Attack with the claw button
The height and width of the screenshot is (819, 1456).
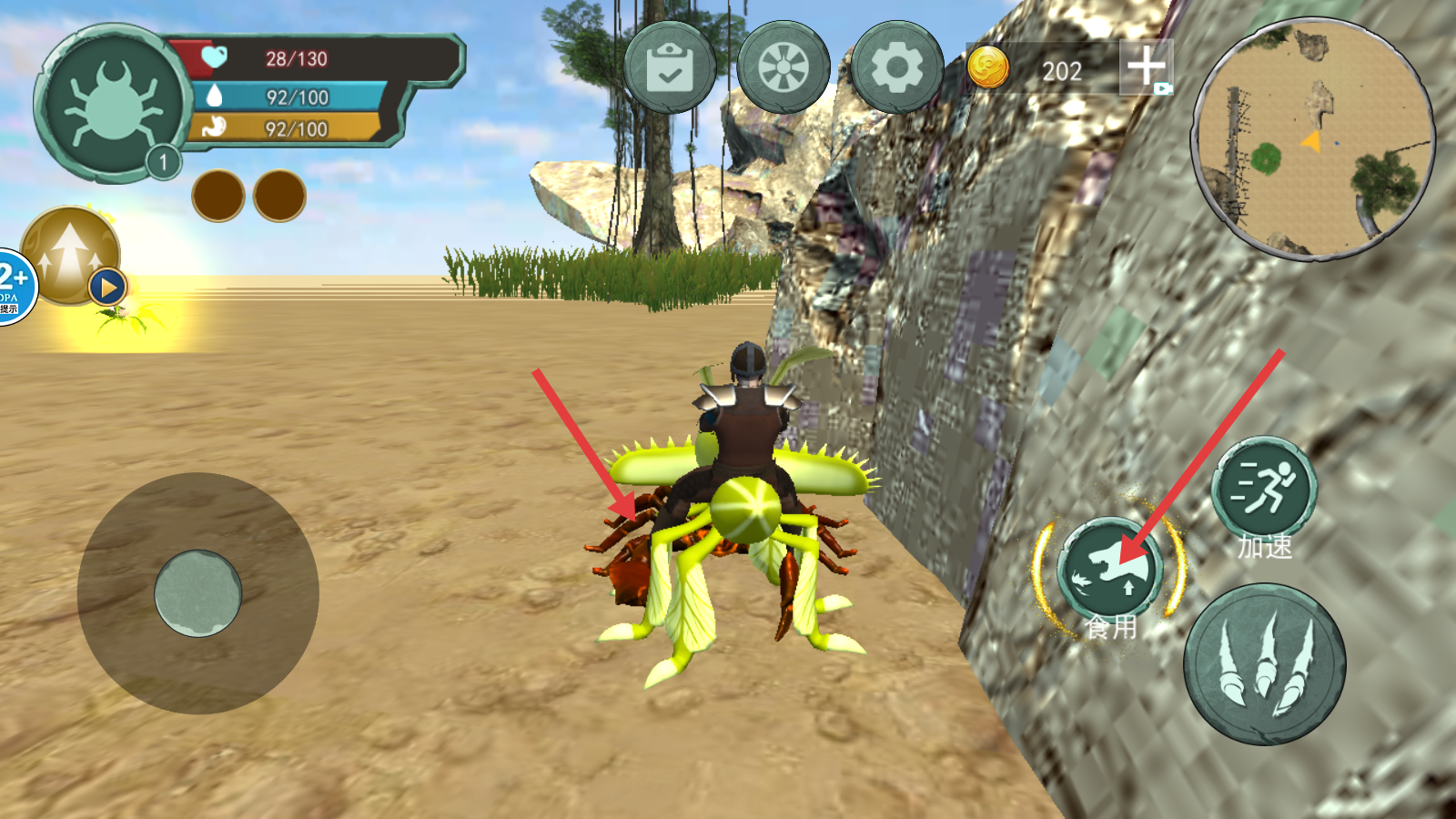[x=1264, y=664]
